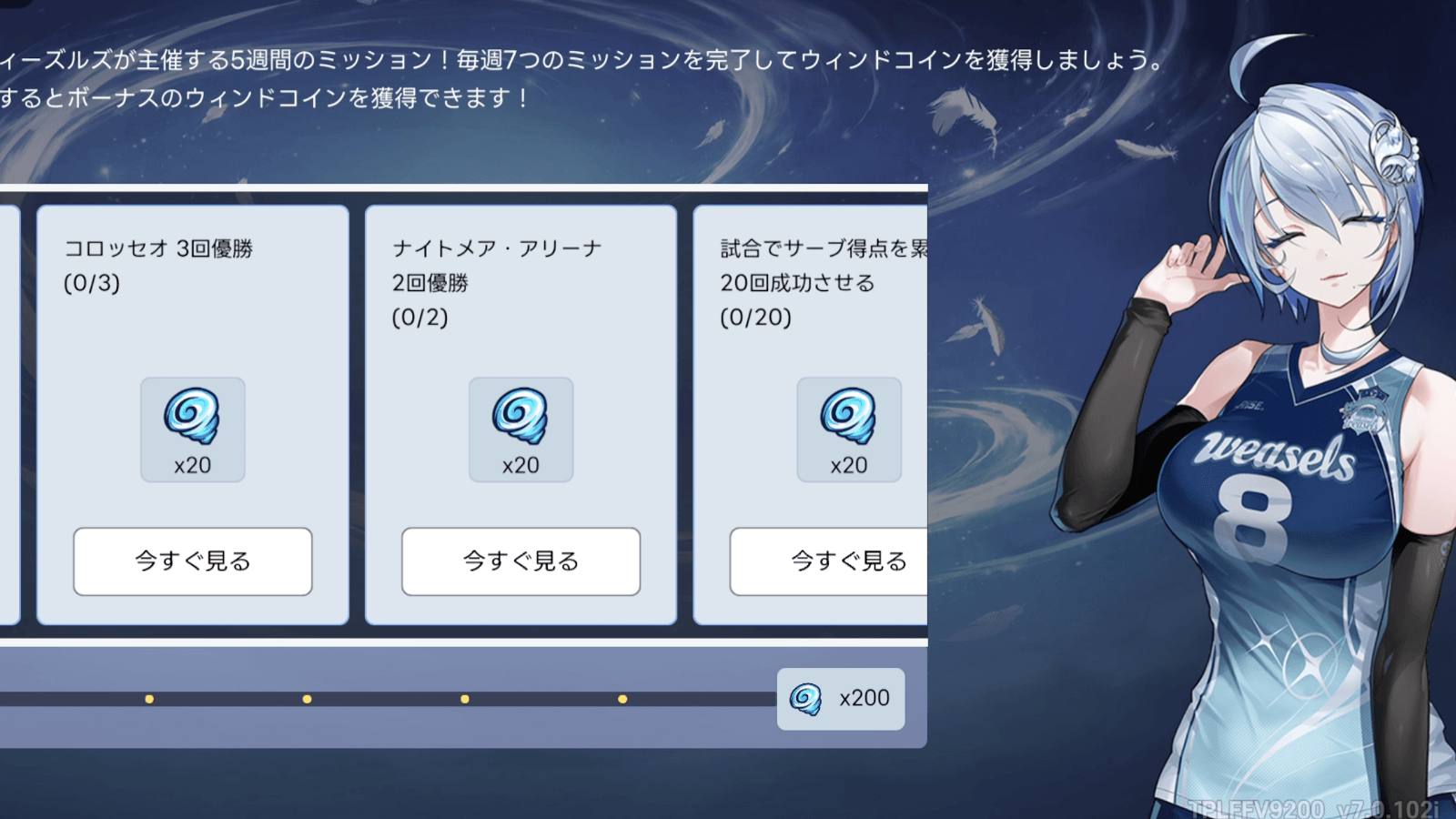Click the third yellow milestone dot on the progress track
Viewport: 1456px width, 819px height.
pyautogui.click(x=465, y=699)
